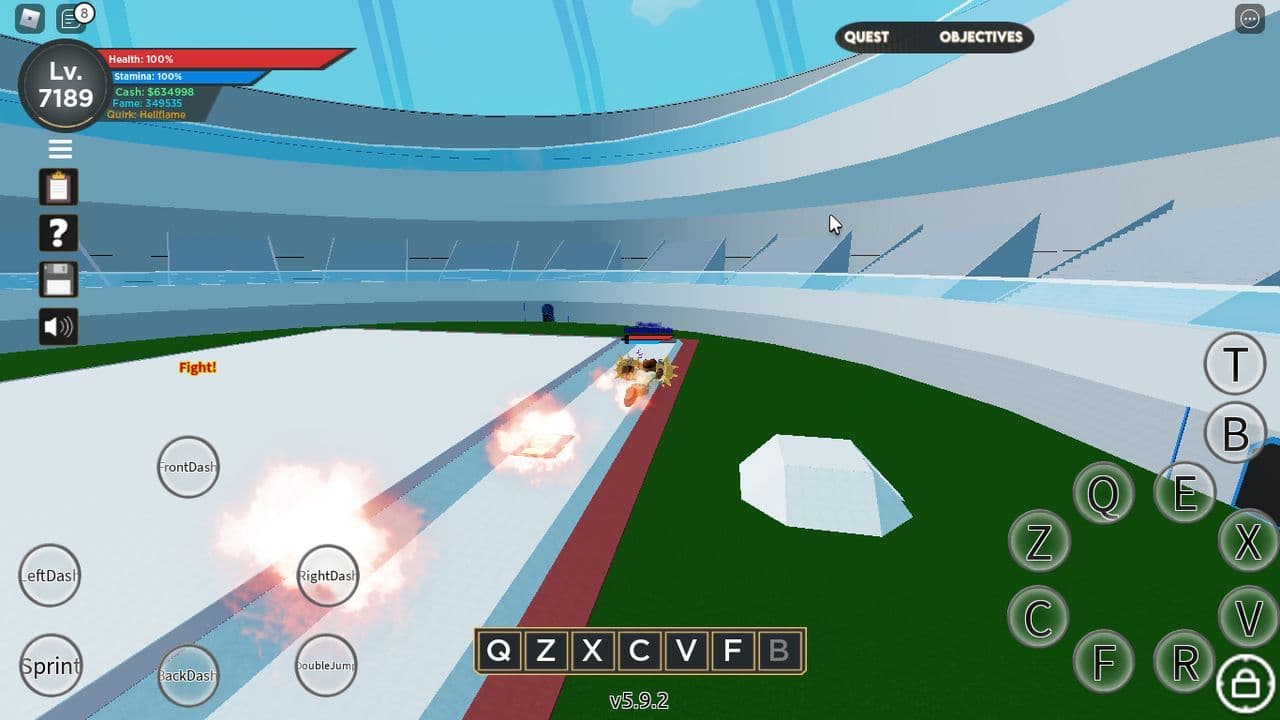
Task: View the OBJECTIVES tab
Action: 979,37
